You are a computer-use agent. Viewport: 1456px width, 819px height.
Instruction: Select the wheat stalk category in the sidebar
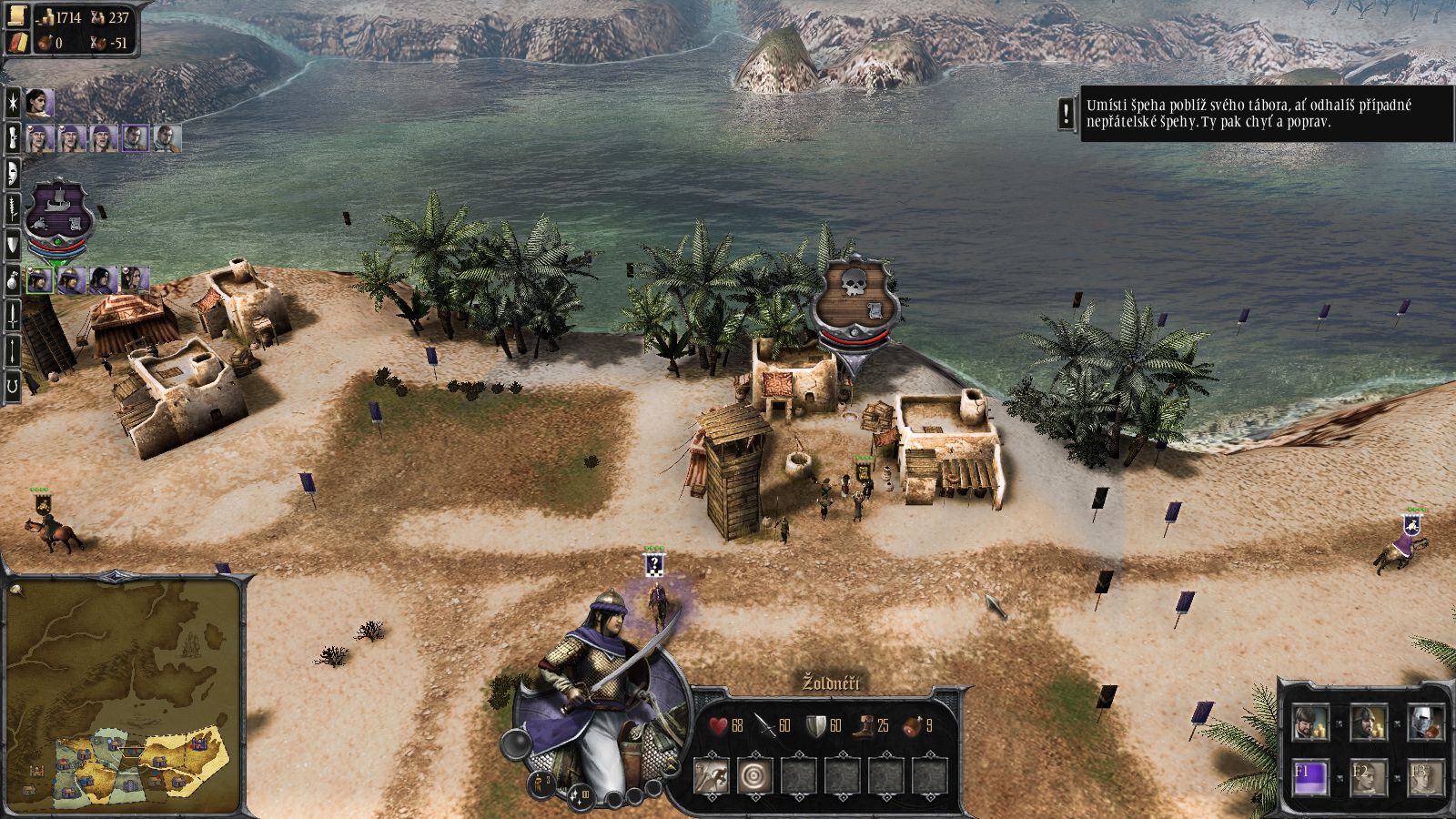pos(13,208)
